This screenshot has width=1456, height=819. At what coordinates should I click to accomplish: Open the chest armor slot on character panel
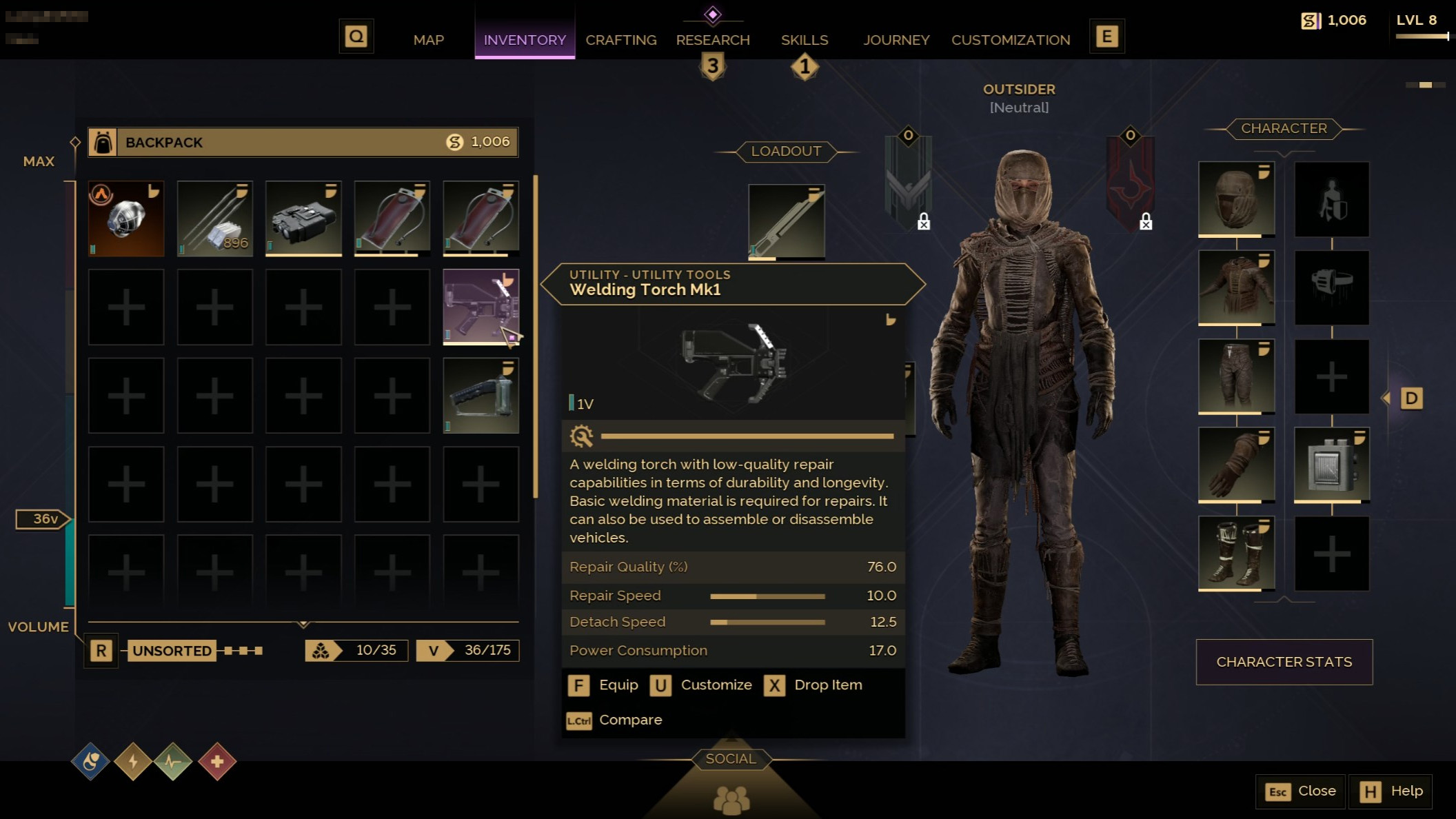pyautogui.click(x=1236, y=288)
